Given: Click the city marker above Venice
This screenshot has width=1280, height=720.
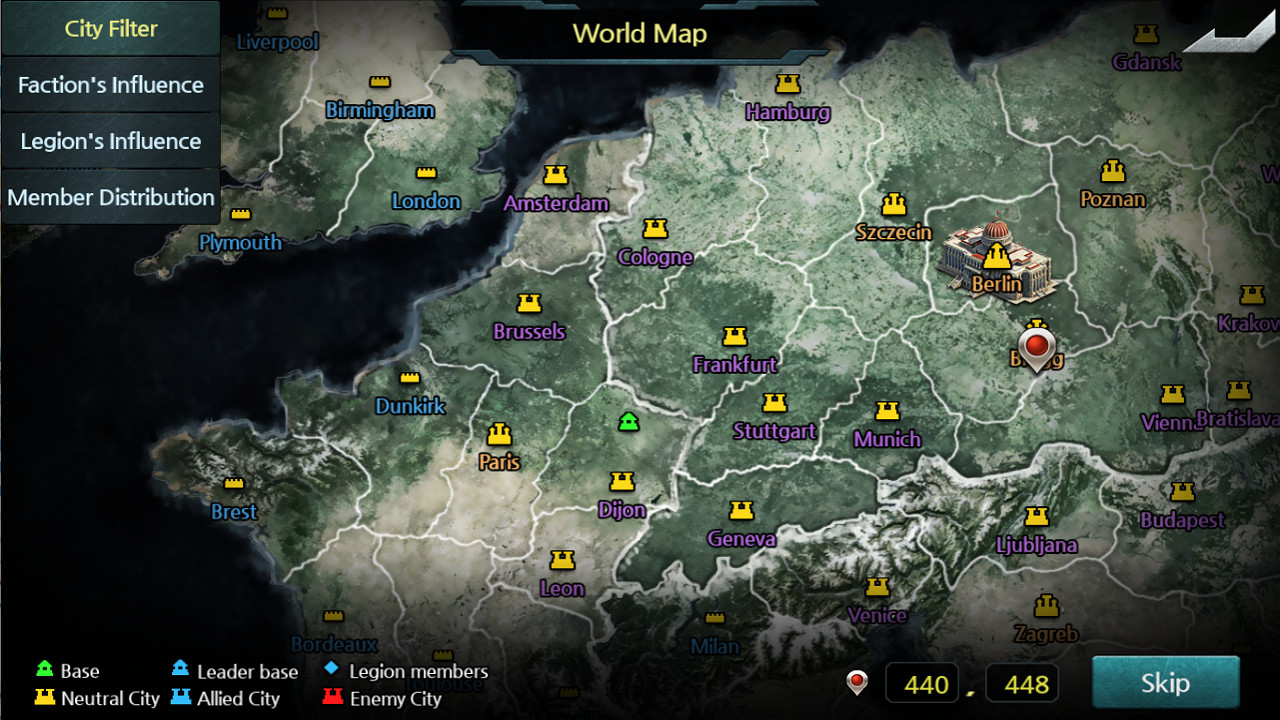Looking at the screenshot, I should pyautogui.click(x=878, y=585).
